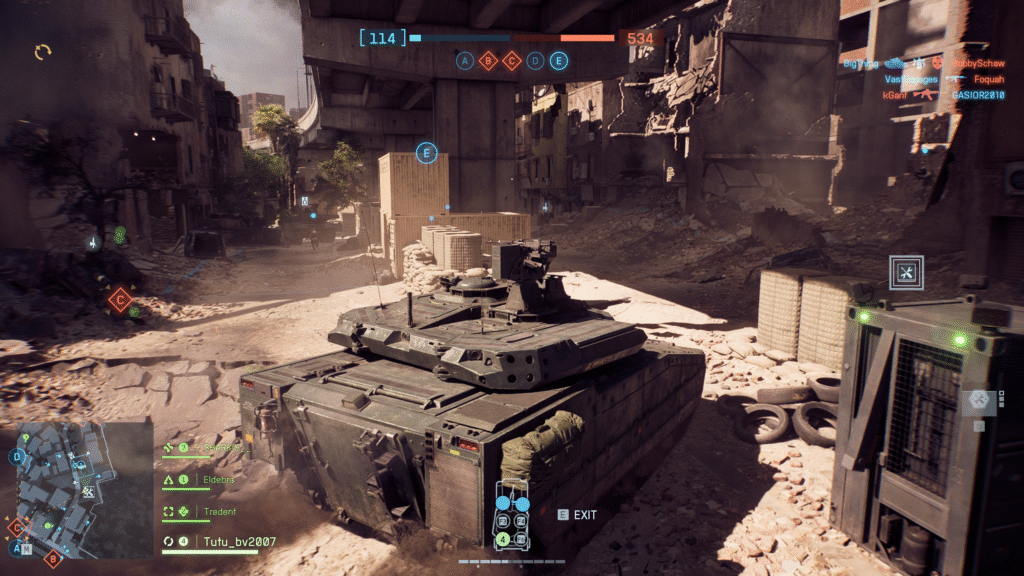Select the blue D marker beside the minimap
Image resolution: width=1024 pixels, height=576 pixels.
coord(17,457)
